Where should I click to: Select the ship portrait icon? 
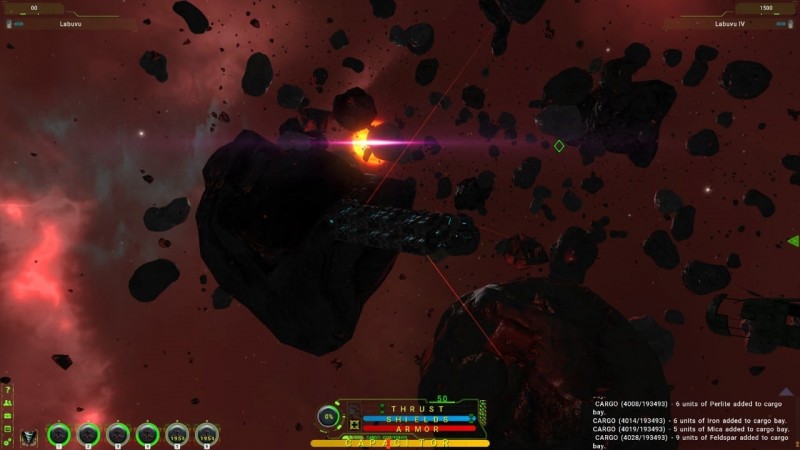pyautogui.click(x=29, y=436)
